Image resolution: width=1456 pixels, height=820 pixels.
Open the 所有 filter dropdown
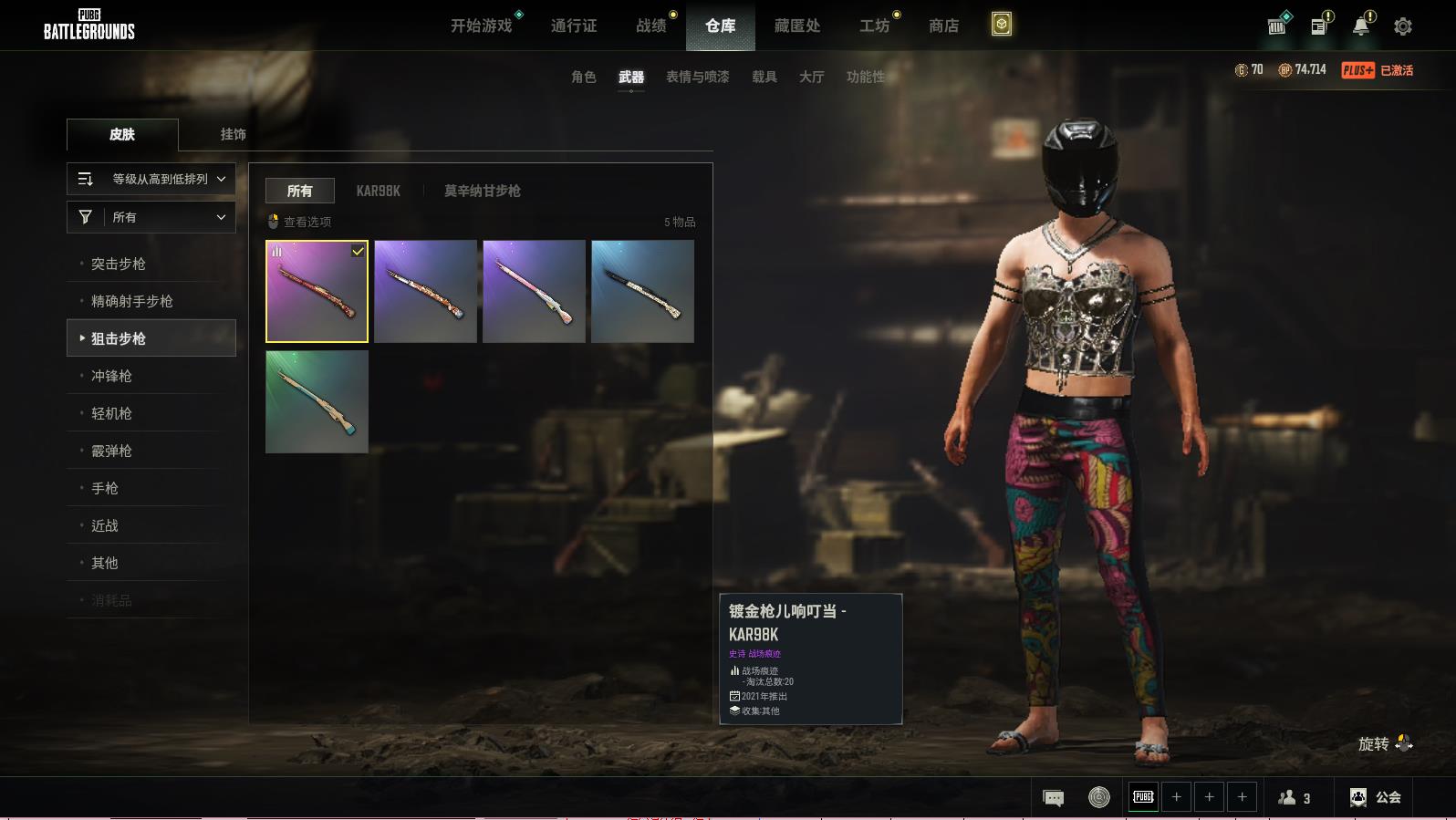tap(151, 217)
